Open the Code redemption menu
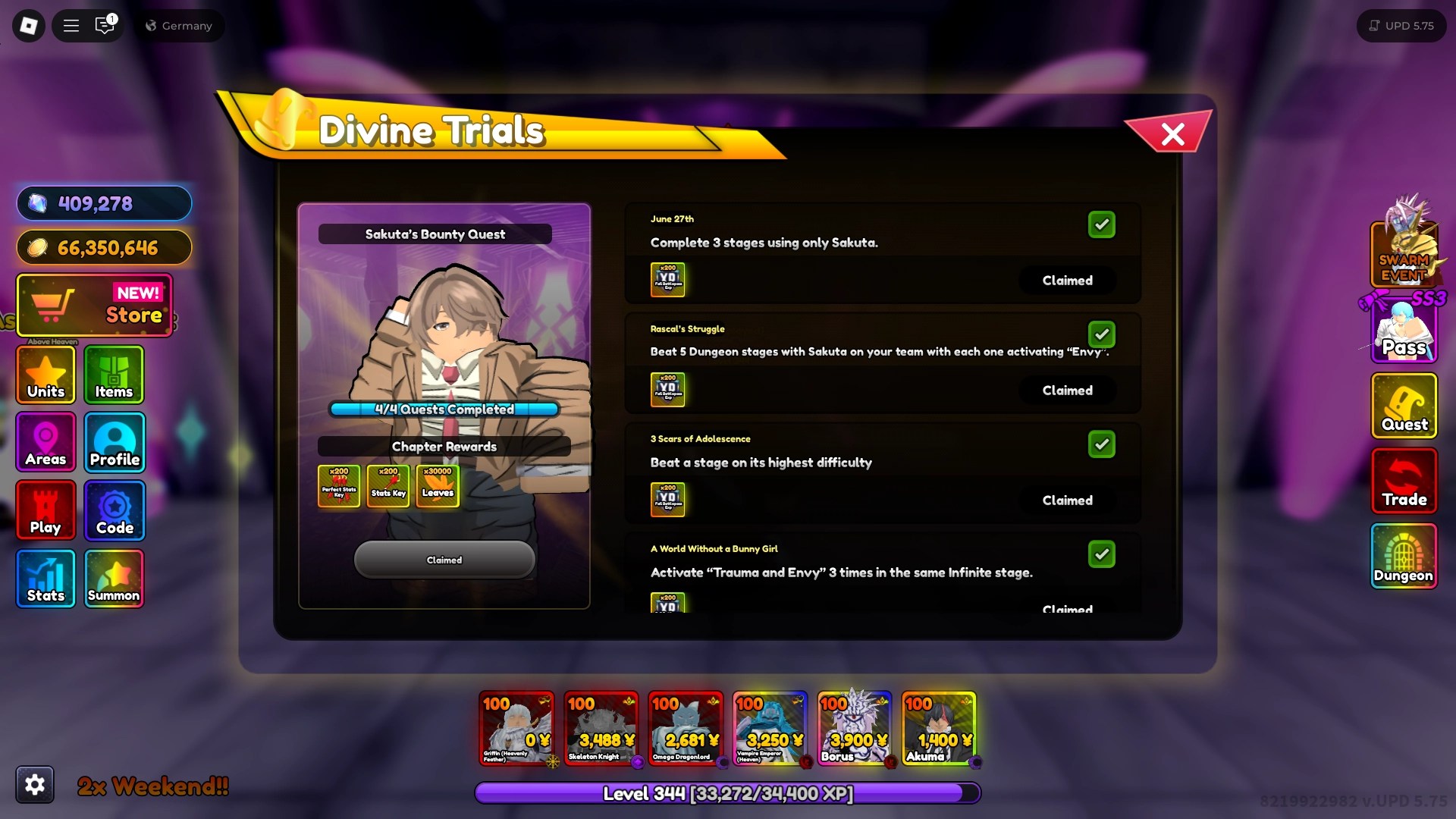1456x819 pixels. pyautogui.click(x=114, y=510)
